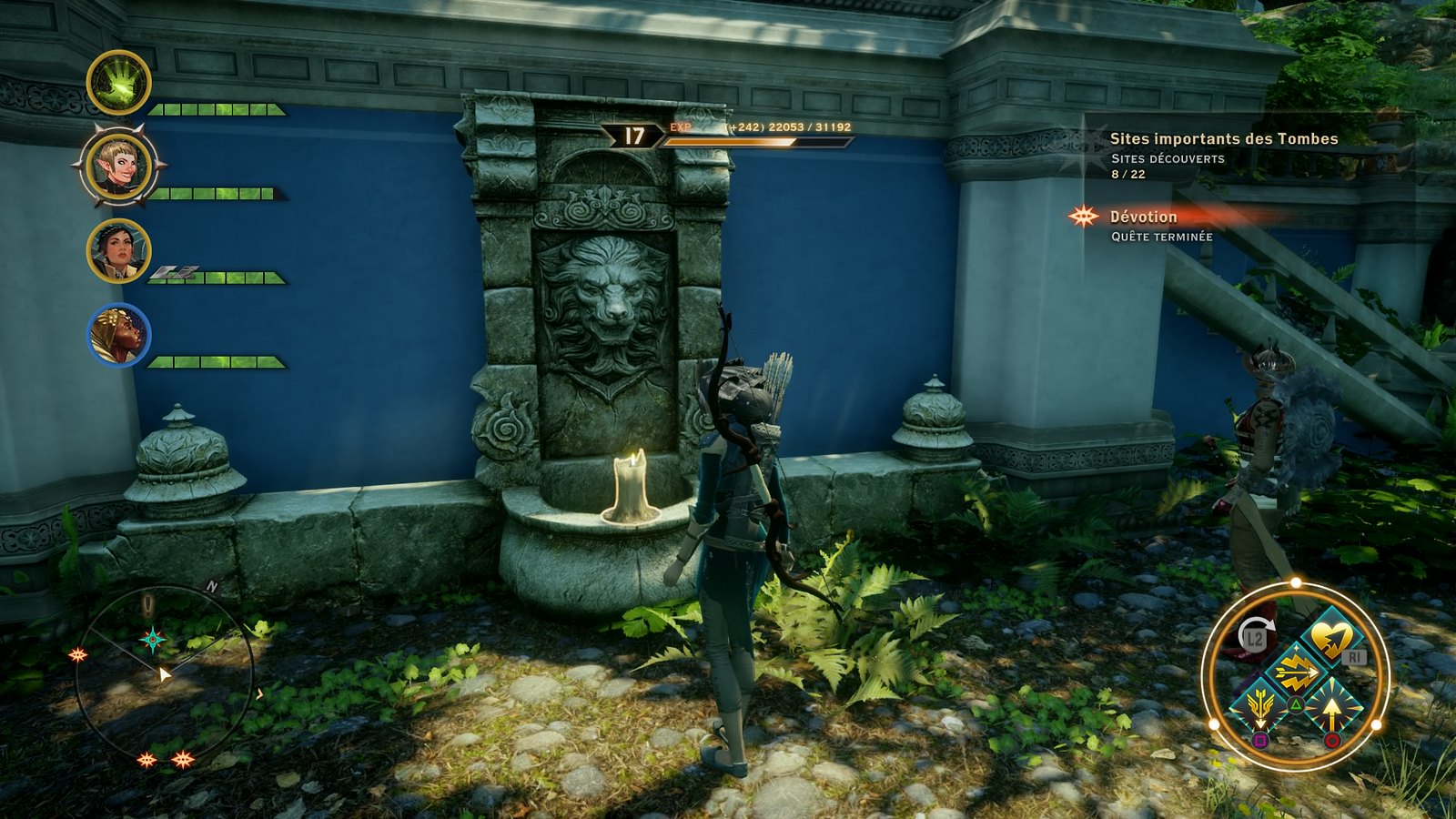This screenshot has height=819, width=1456.
Task: Choose the winged arrow ability above Square
Action: [x=1260, y=708]
